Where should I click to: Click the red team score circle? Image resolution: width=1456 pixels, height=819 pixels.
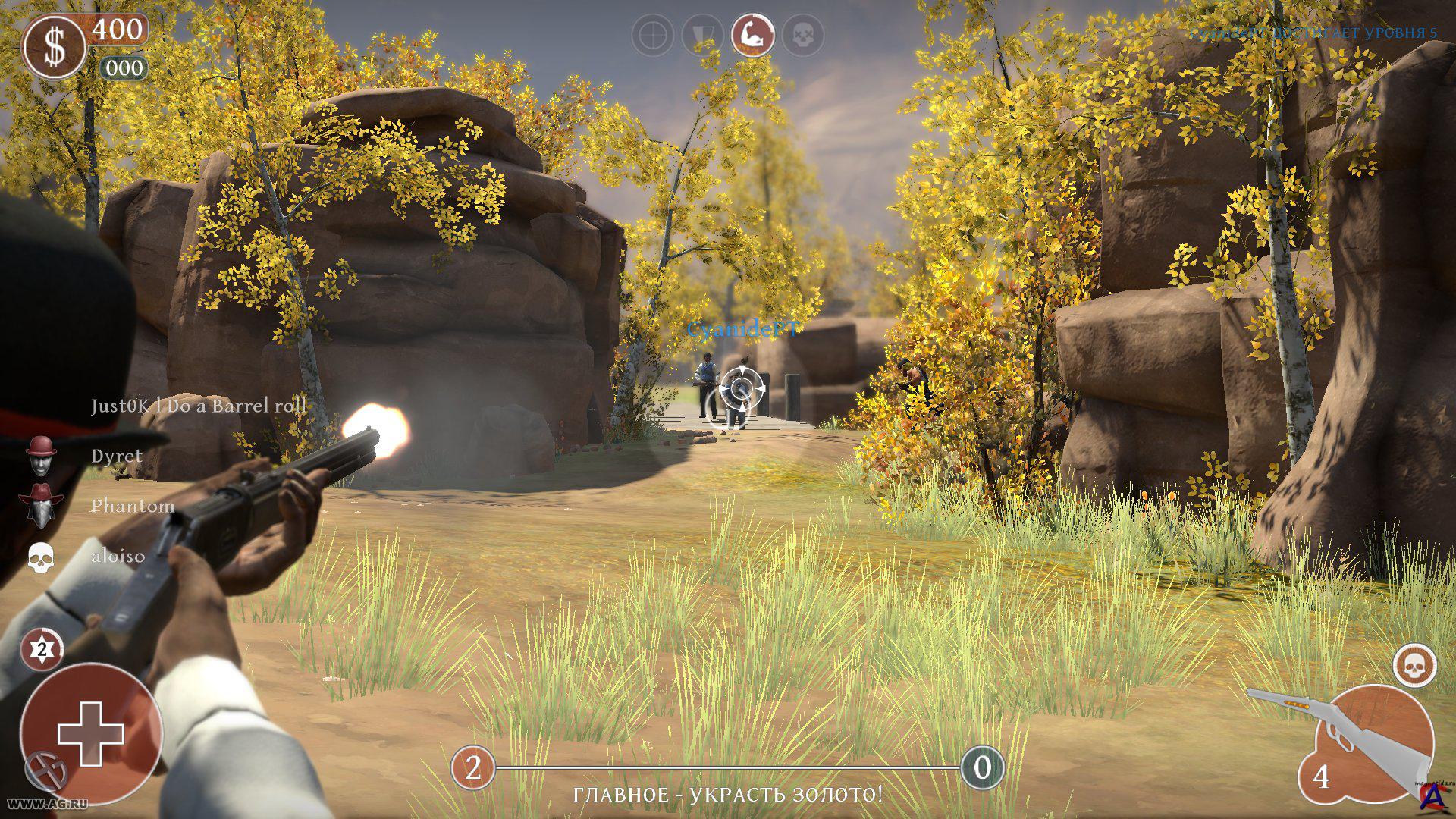pyautogui.click(x=473, y=768)
